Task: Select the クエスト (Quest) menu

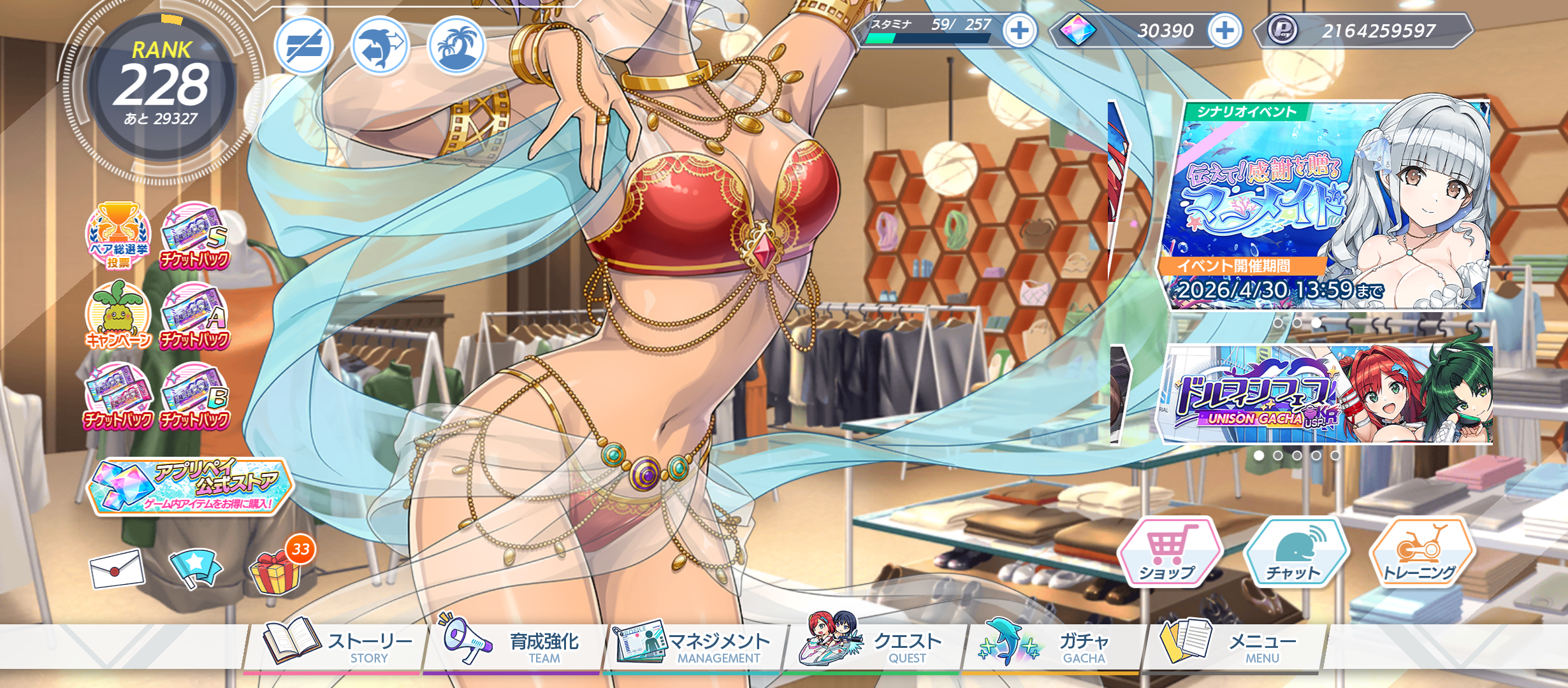Action: pos(873,647)
